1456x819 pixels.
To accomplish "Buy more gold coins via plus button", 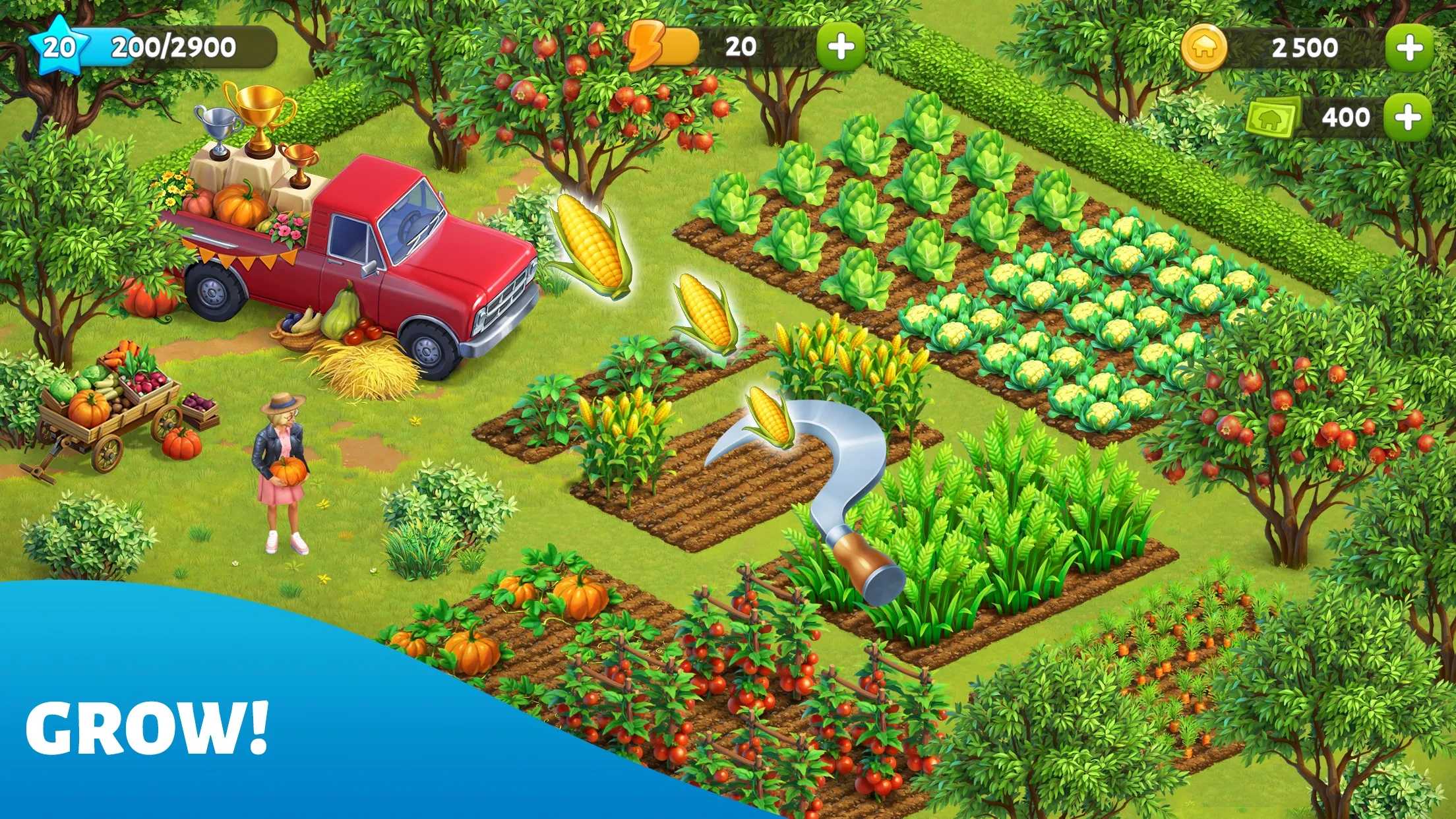I will (1409, 47).
